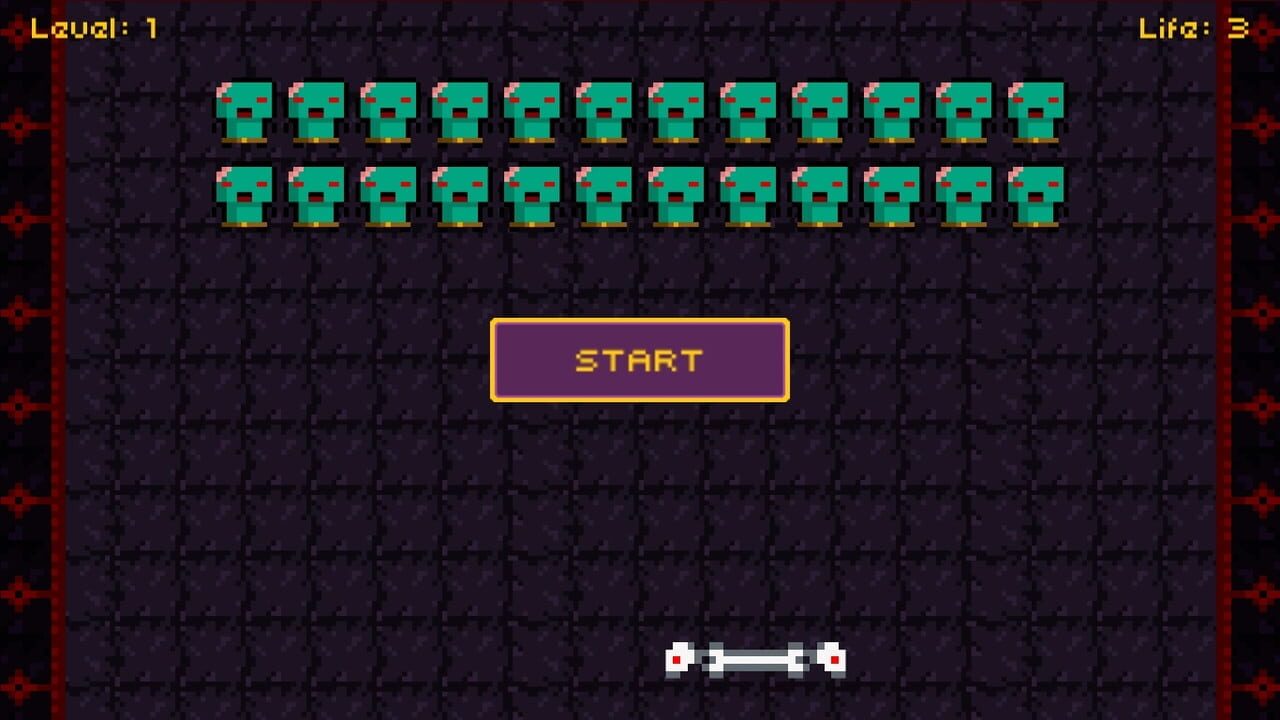Click the START button text label

[639, 360]
